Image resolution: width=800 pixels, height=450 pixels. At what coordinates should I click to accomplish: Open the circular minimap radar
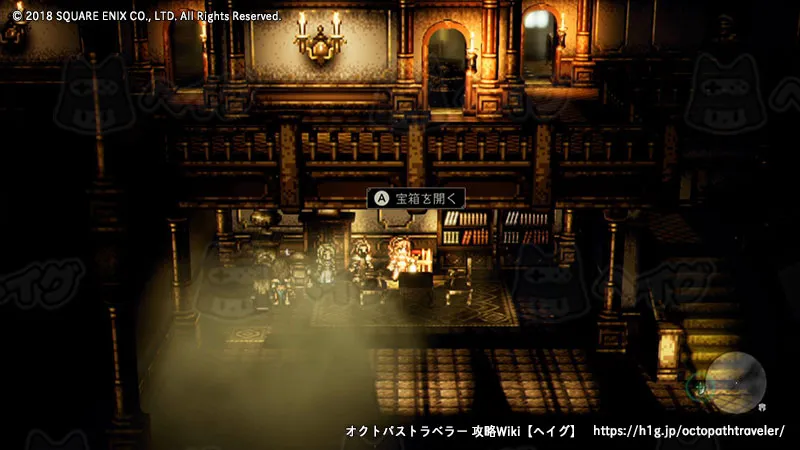pos(736,381)
